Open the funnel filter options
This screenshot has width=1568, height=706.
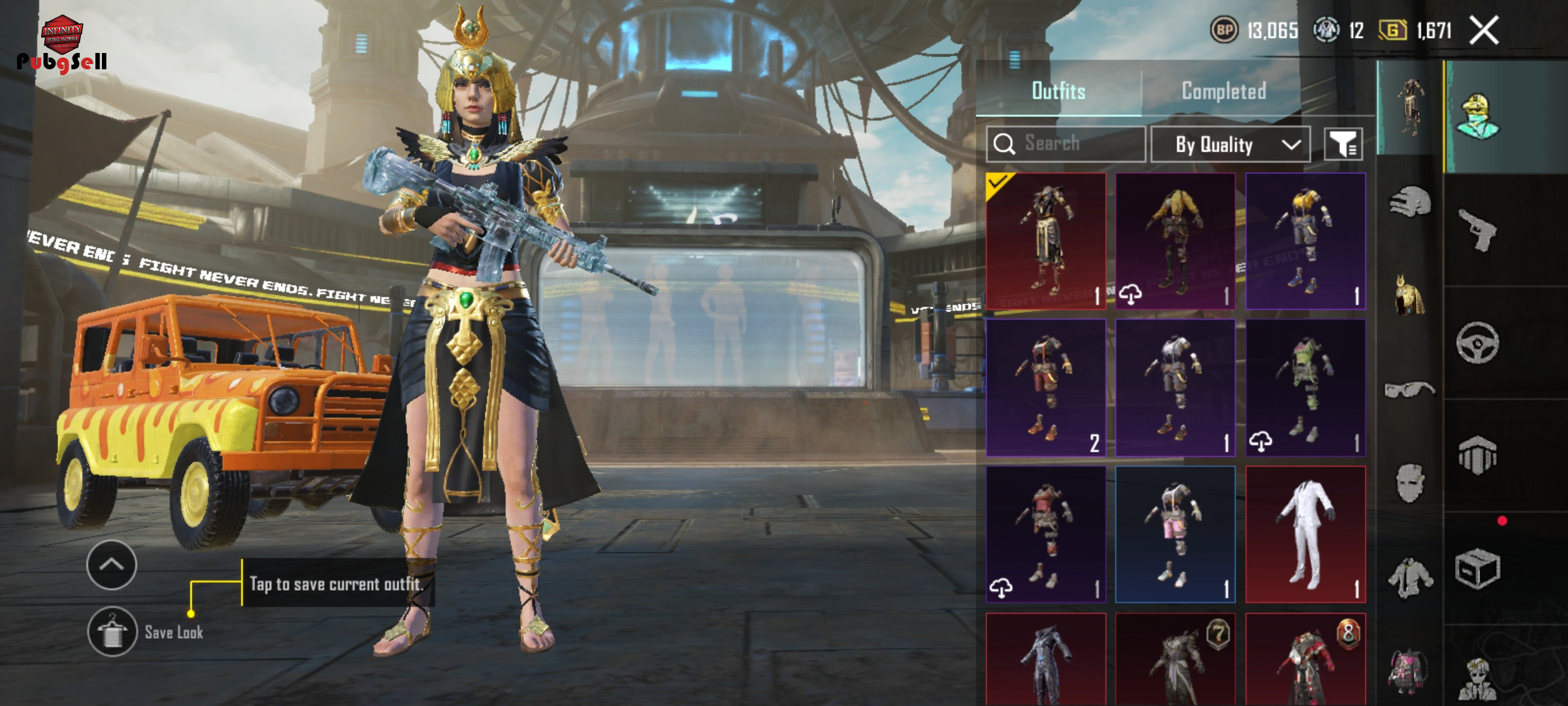click(x=1343, y=144)
